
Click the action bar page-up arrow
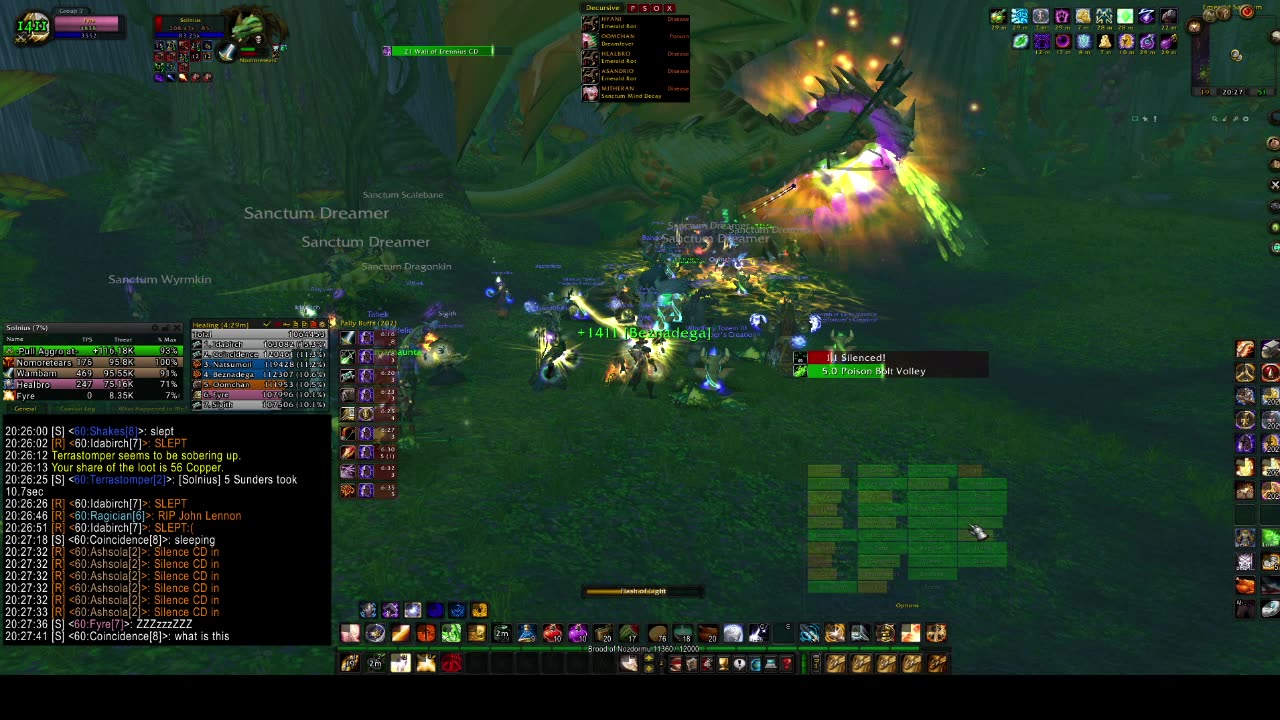click(x=649, y=657)
